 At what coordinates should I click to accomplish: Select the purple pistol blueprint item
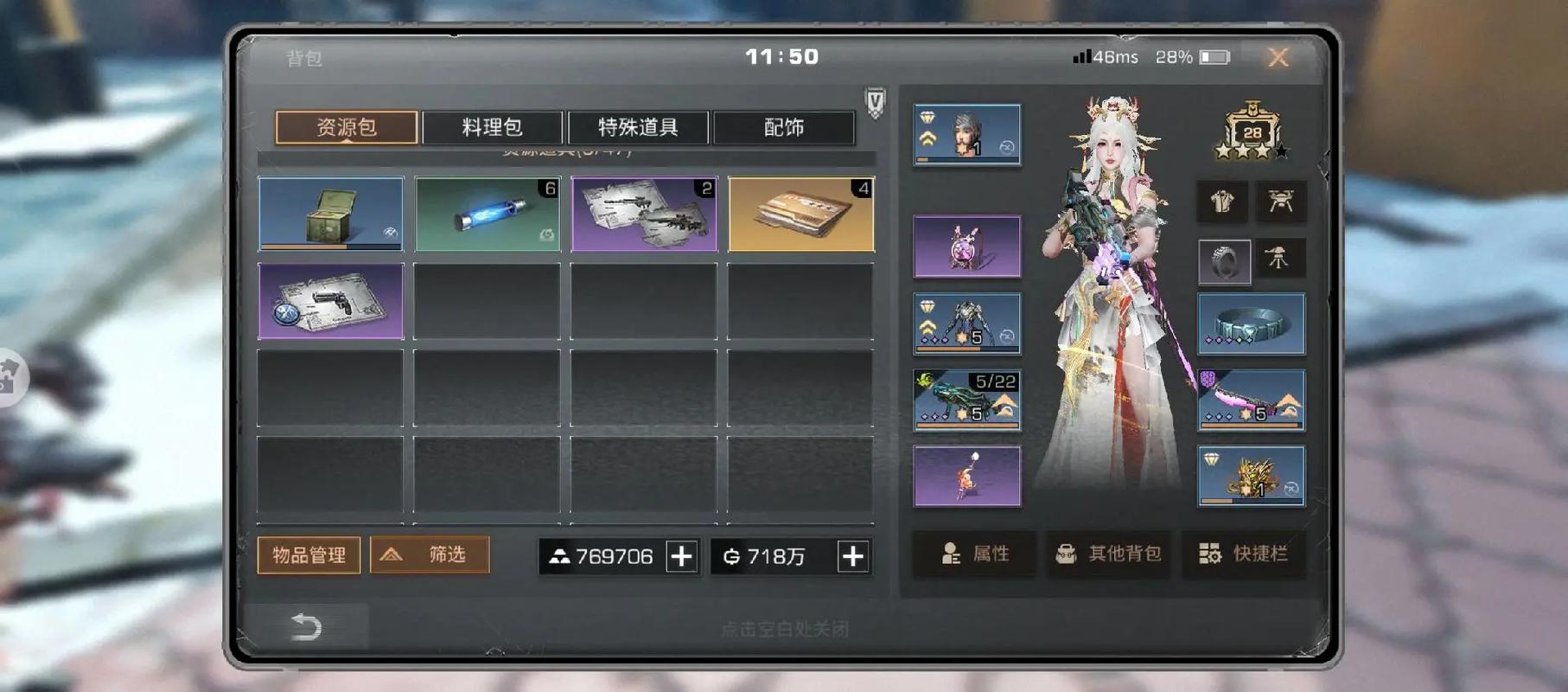331,303
